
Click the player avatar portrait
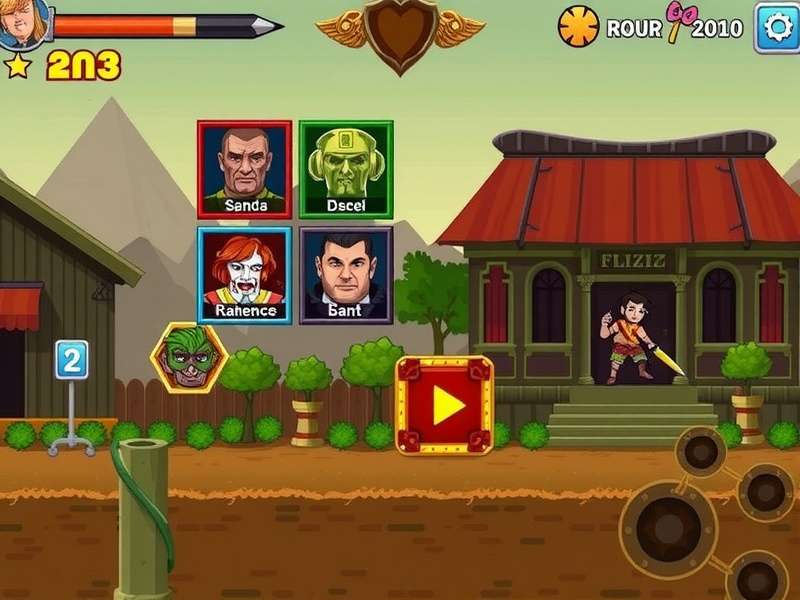pos(22,22)
